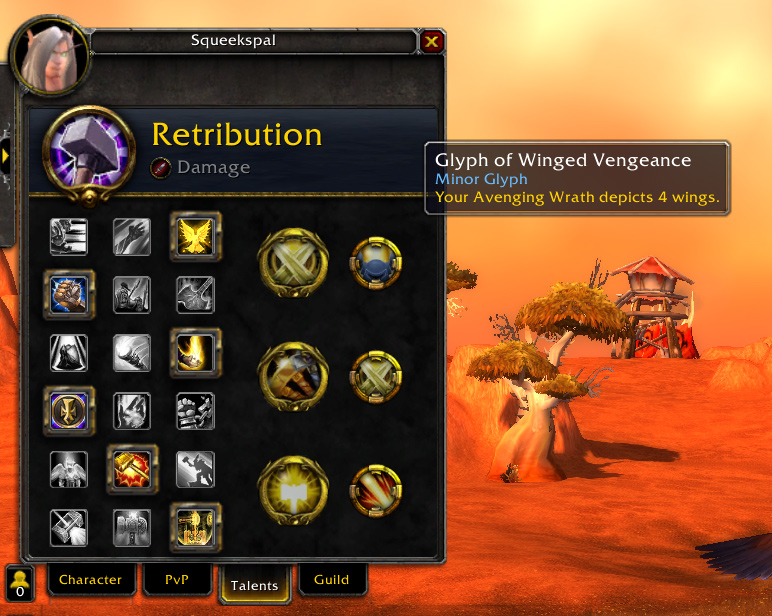The image size is (772, 616).
Task: Choose the glowing blue fist talent
Action: (x=69, y=294)
